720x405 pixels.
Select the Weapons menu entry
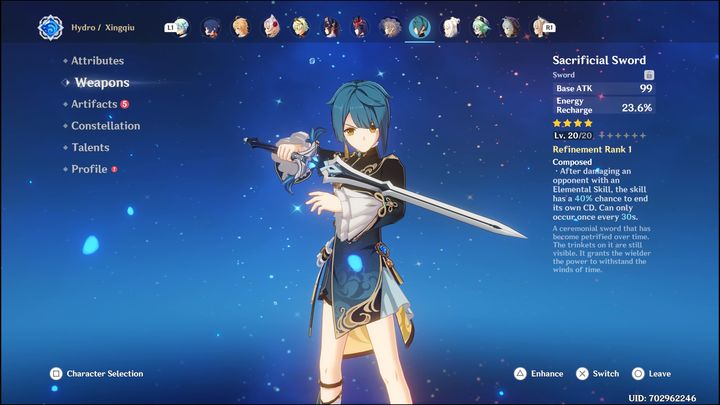point(101,82)
